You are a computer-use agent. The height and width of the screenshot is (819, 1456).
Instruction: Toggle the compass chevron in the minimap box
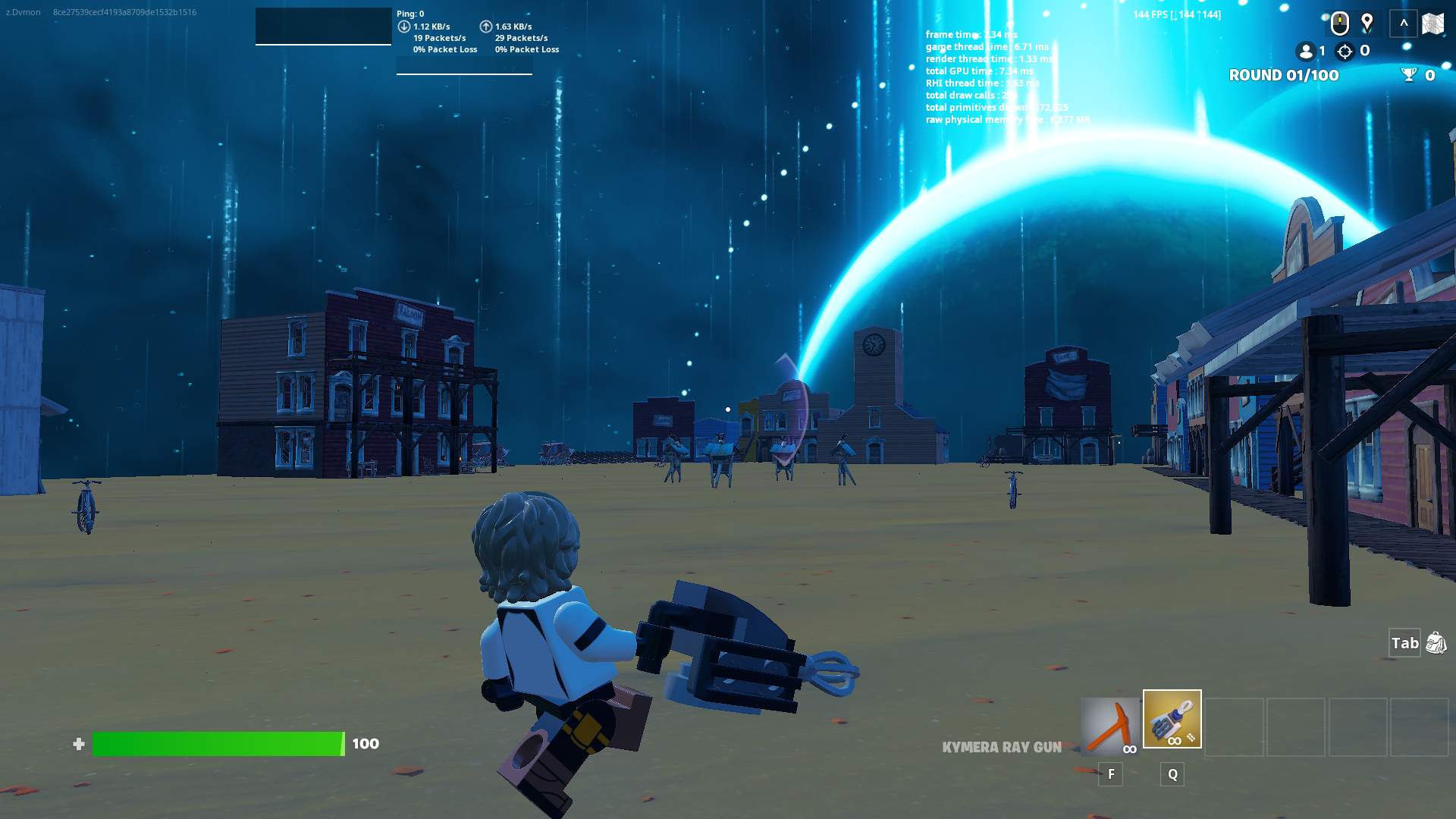click(1404, 23)
